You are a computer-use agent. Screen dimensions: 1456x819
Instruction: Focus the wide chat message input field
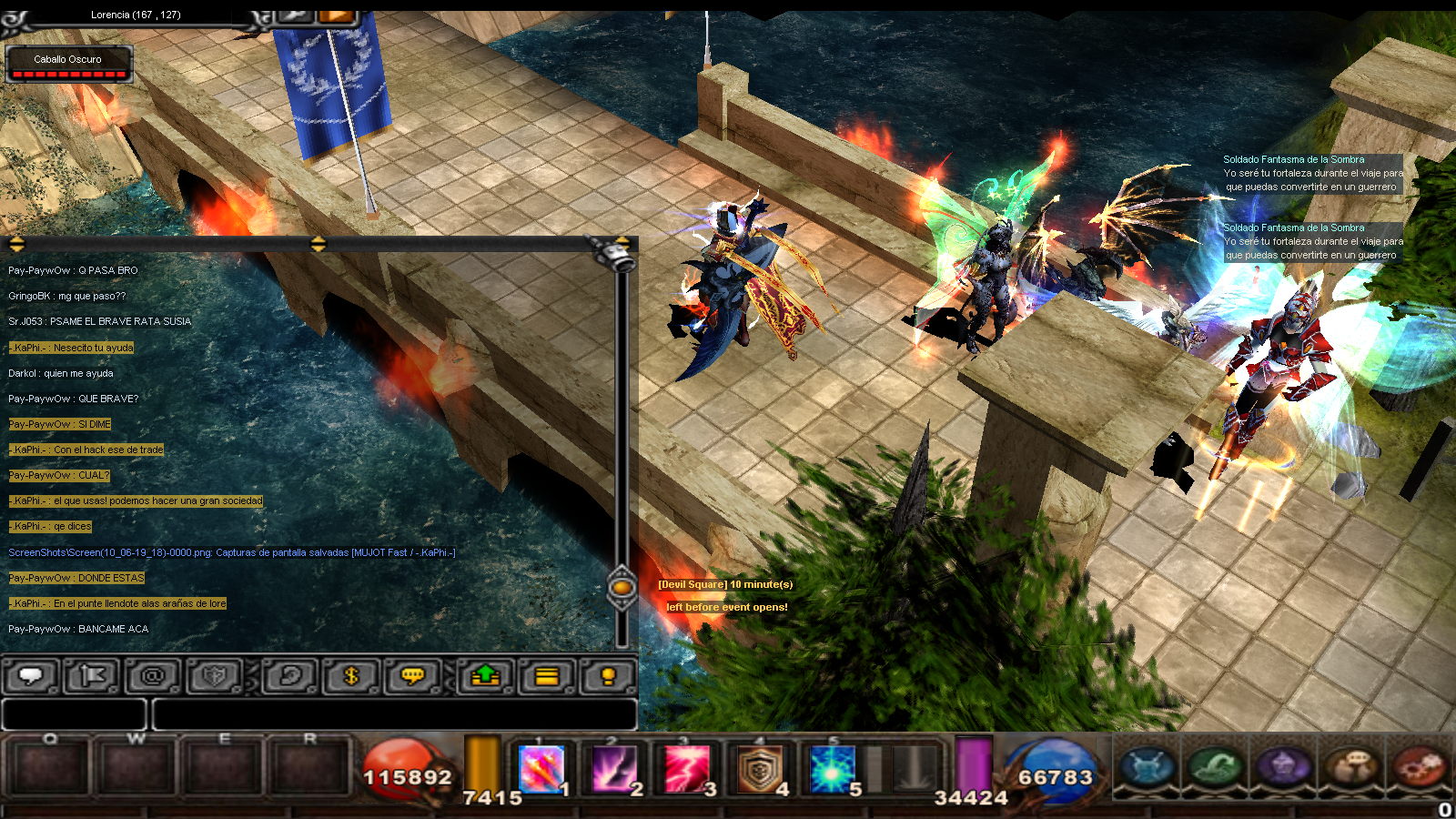[394, 714]
